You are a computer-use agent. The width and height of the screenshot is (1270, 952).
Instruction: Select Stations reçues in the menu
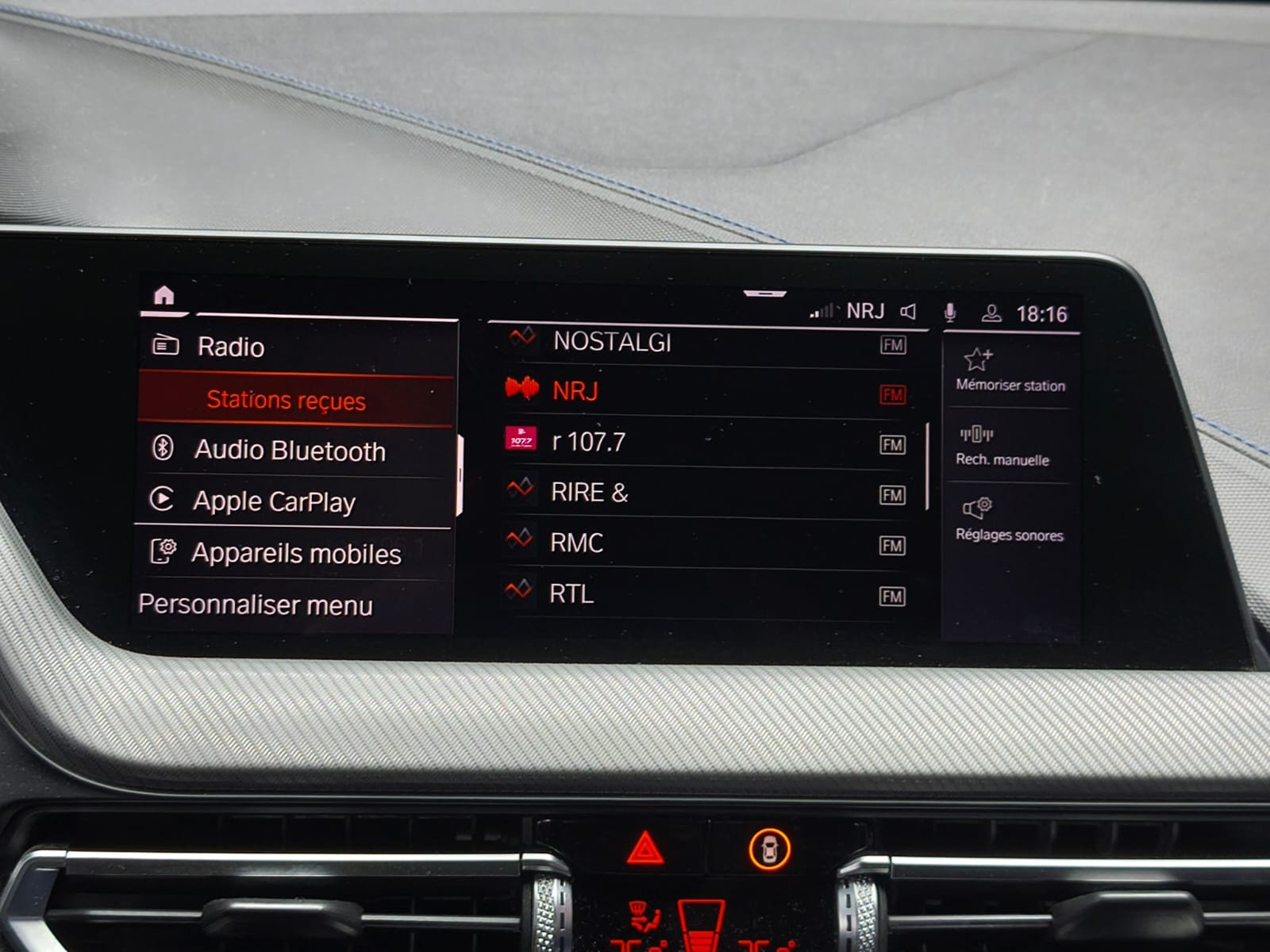(x=286, y=400)
